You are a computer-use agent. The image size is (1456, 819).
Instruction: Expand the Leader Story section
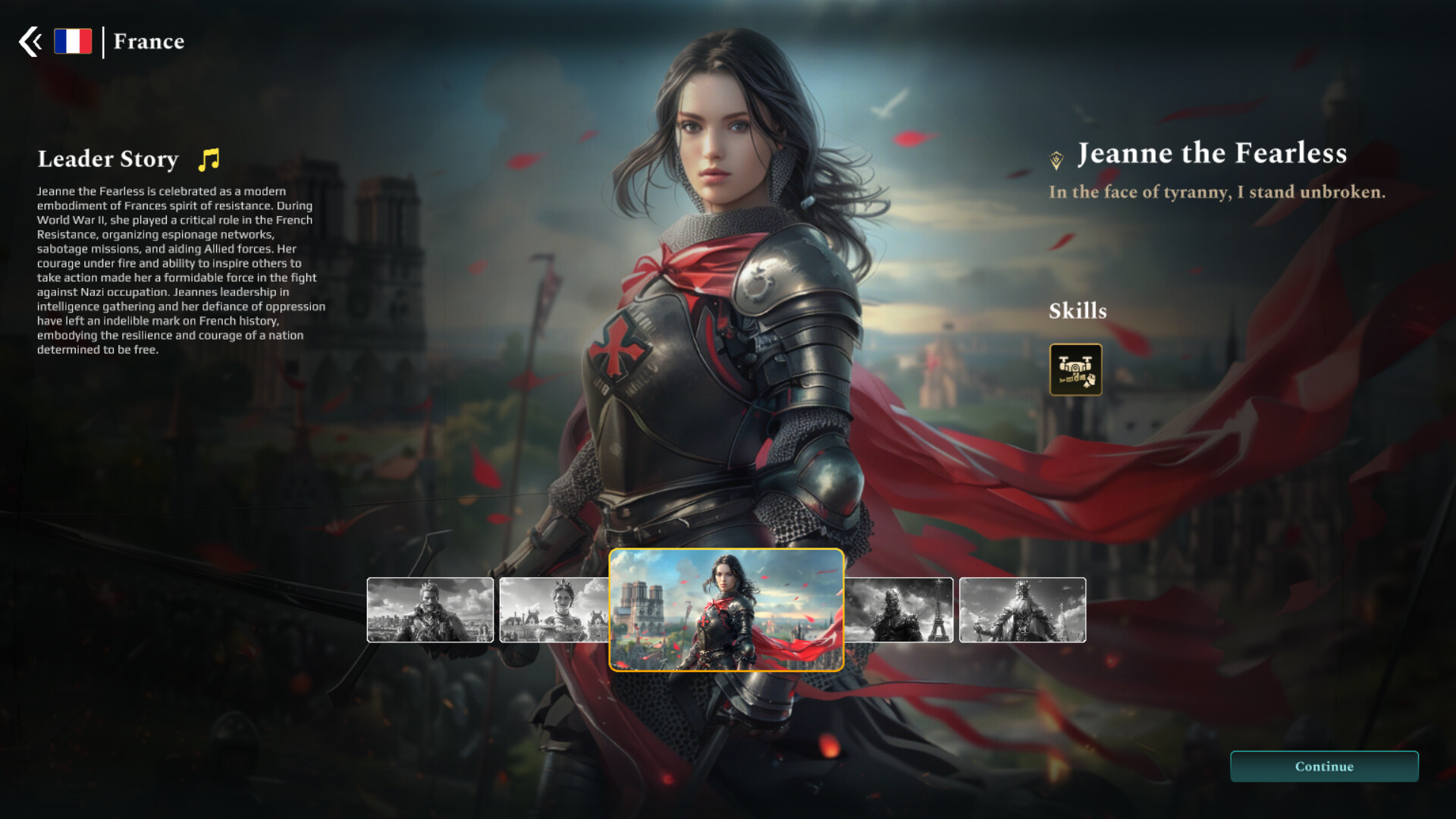point(108,159)
